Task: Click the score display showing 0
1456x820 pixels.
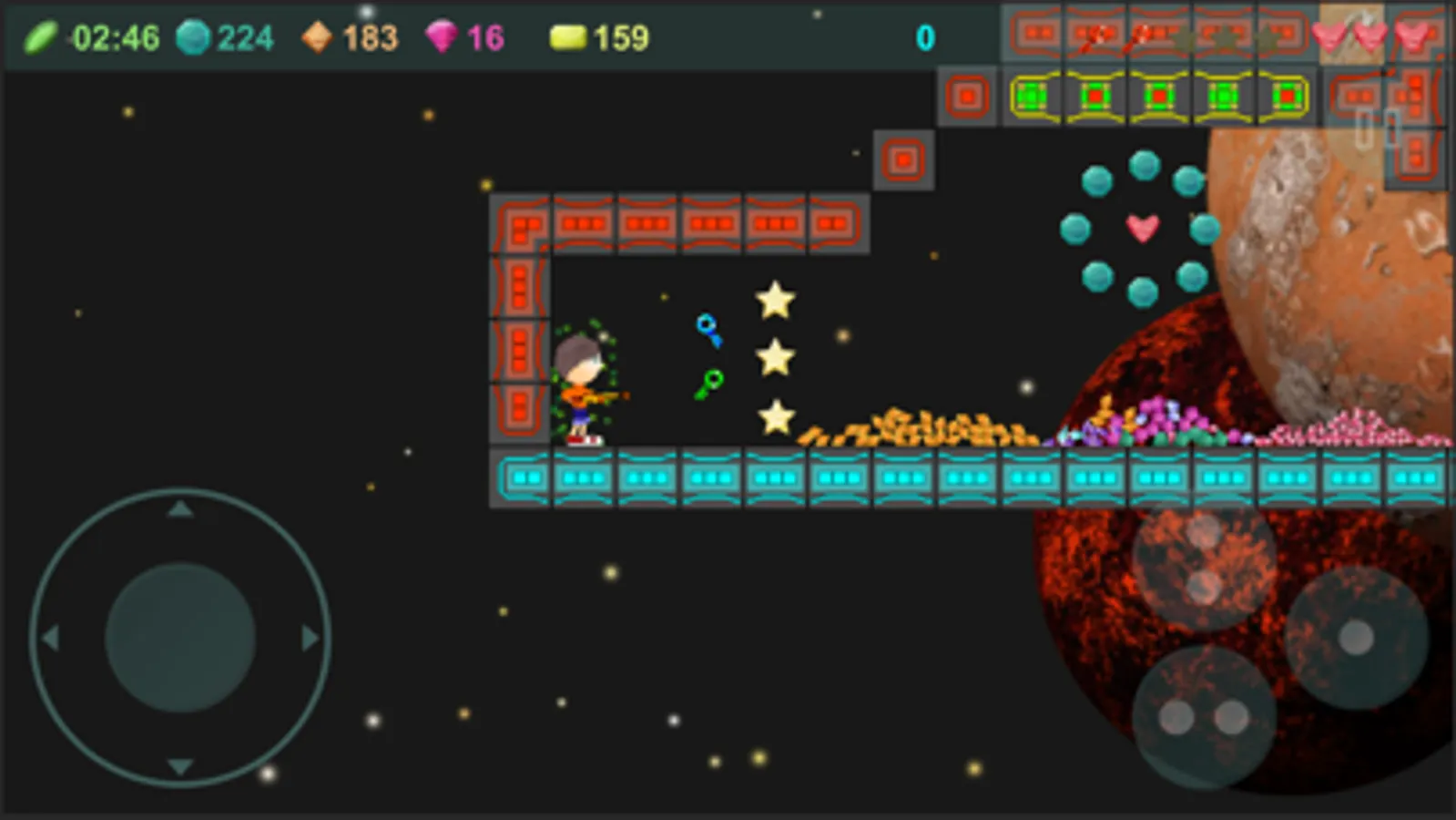Action: point(926,36)
